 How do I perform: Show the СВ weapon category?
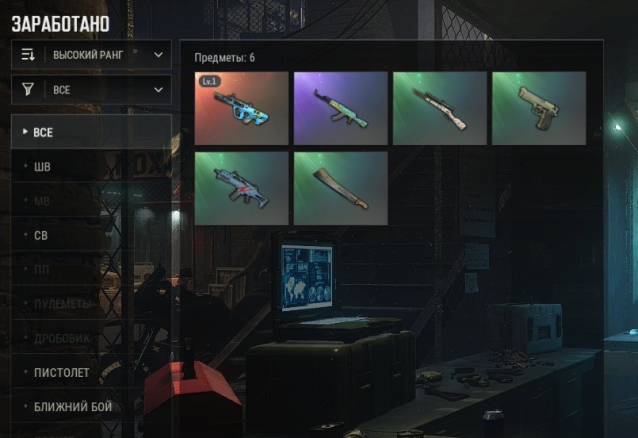91,235
